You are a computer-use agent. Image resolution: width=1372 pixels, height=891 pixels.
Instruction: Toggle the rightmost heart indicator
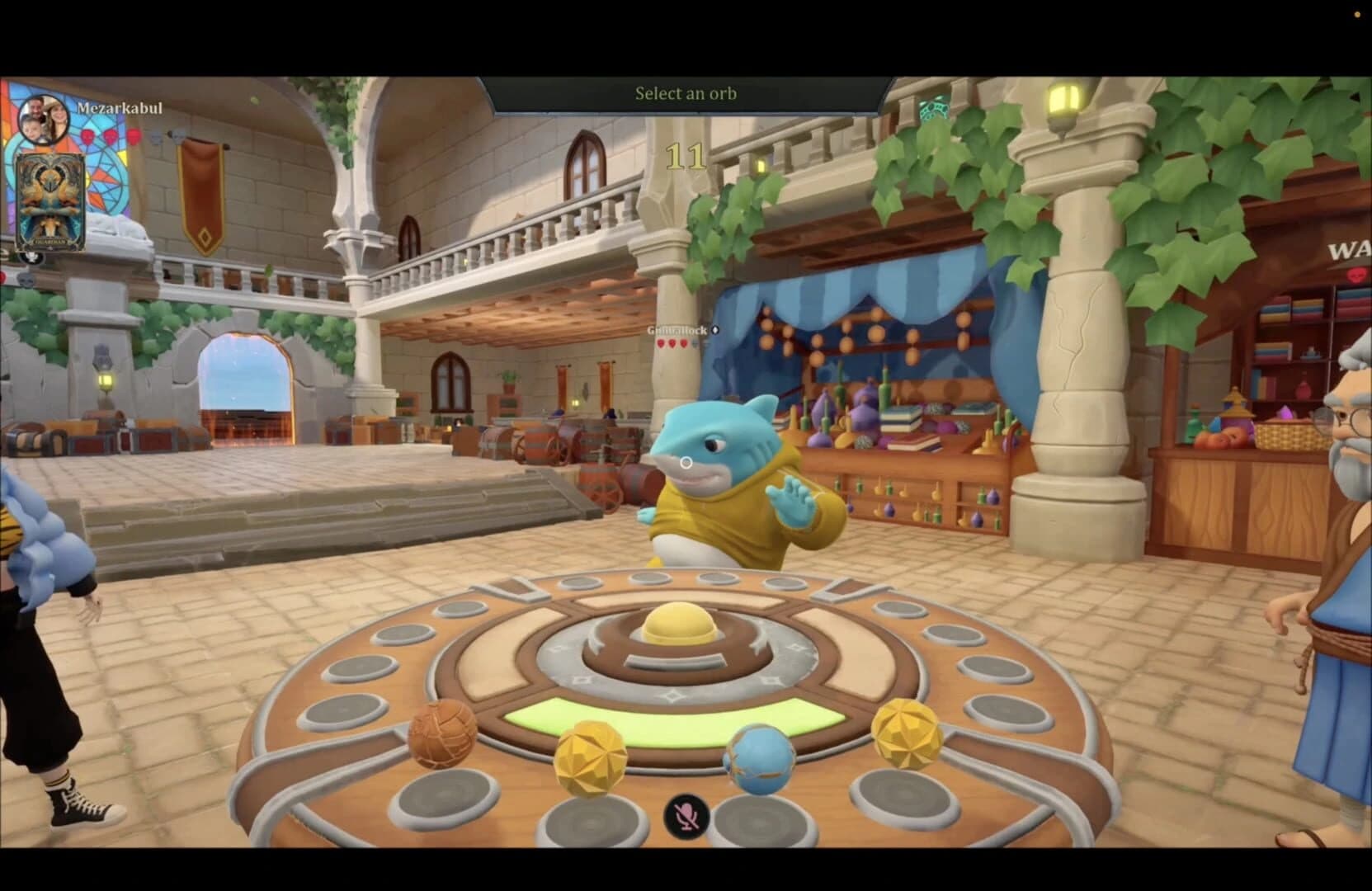pyautogui.click(x=133, y=136)
